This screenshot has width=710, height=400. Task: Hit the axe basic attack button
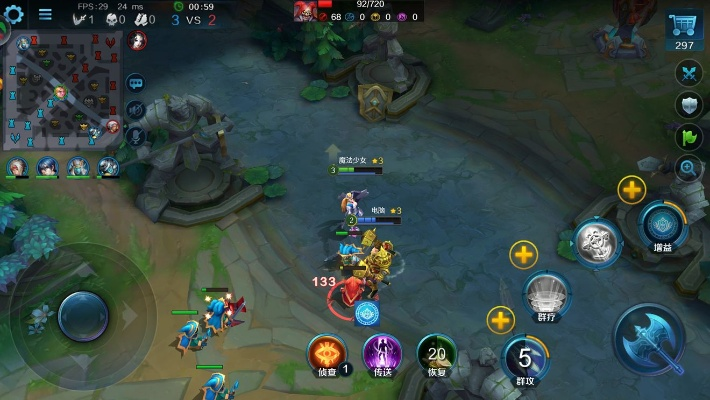tap(650, 340)
